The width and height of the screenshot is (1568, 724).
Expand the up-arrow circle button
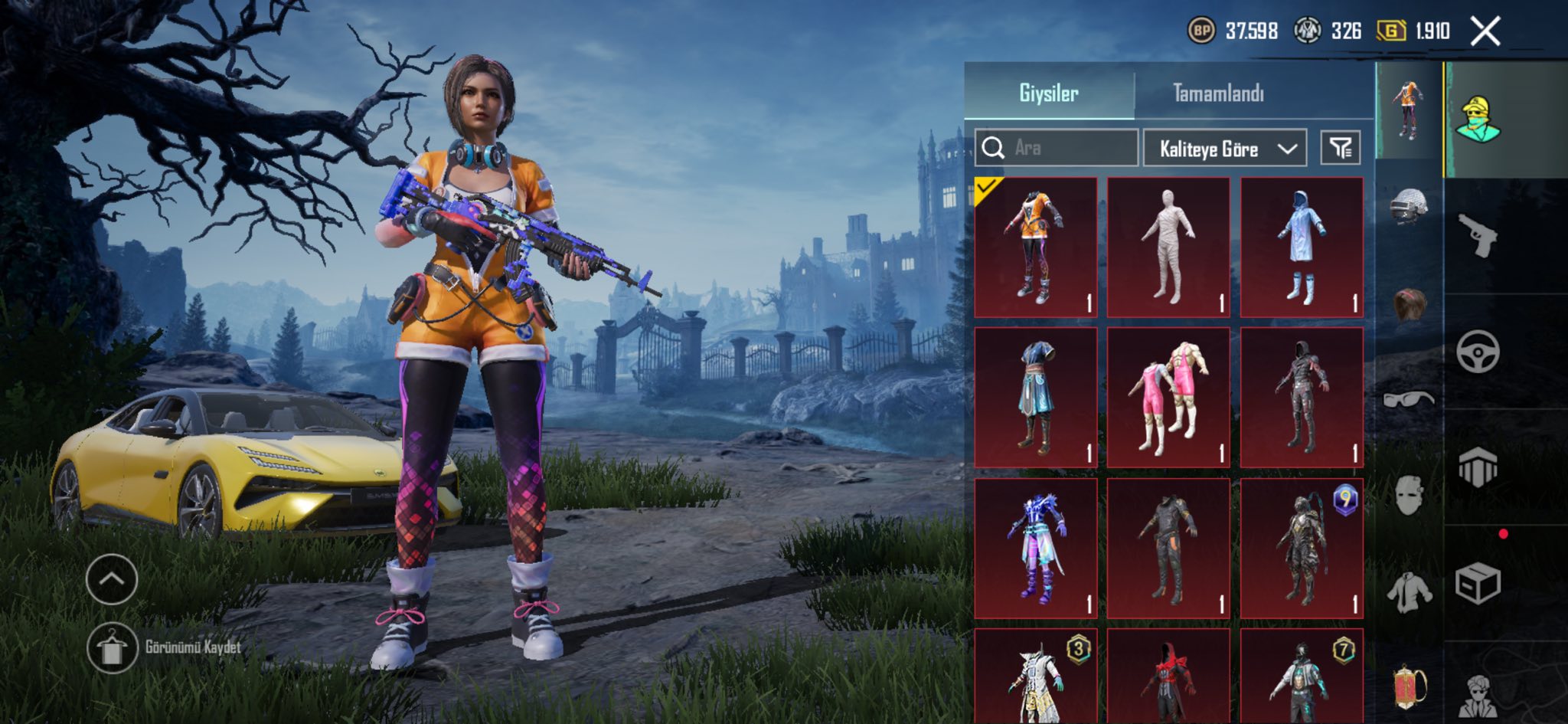[112, 579]
